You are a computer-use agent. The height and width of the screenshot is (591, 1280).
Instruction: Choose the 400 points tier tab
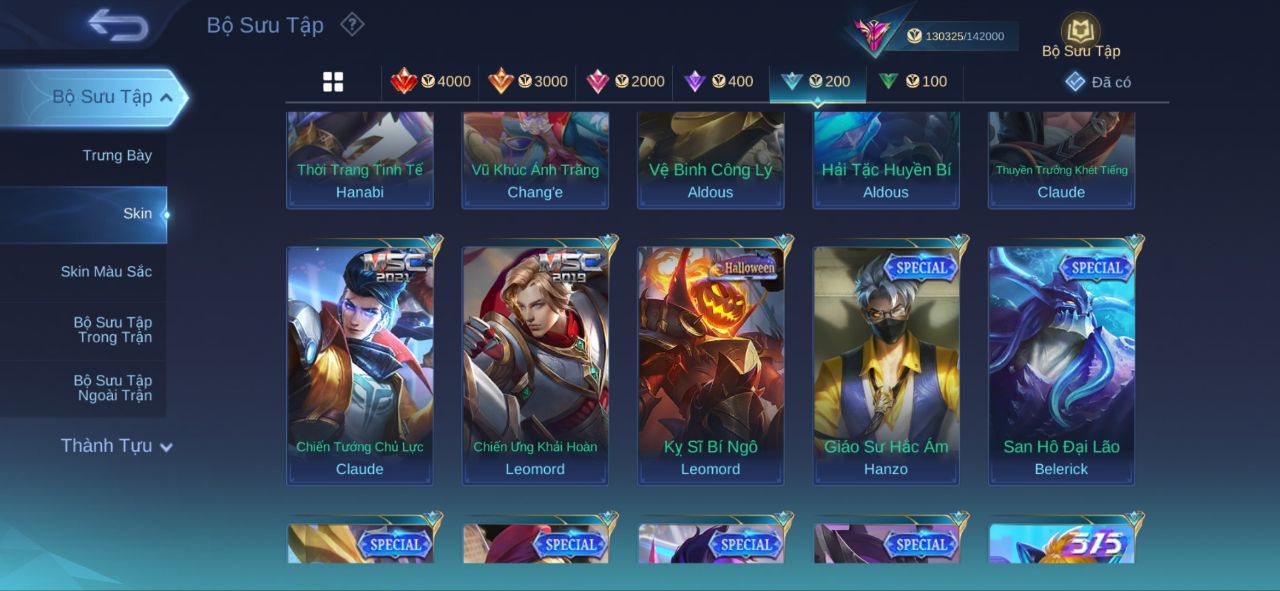(718, 82)
